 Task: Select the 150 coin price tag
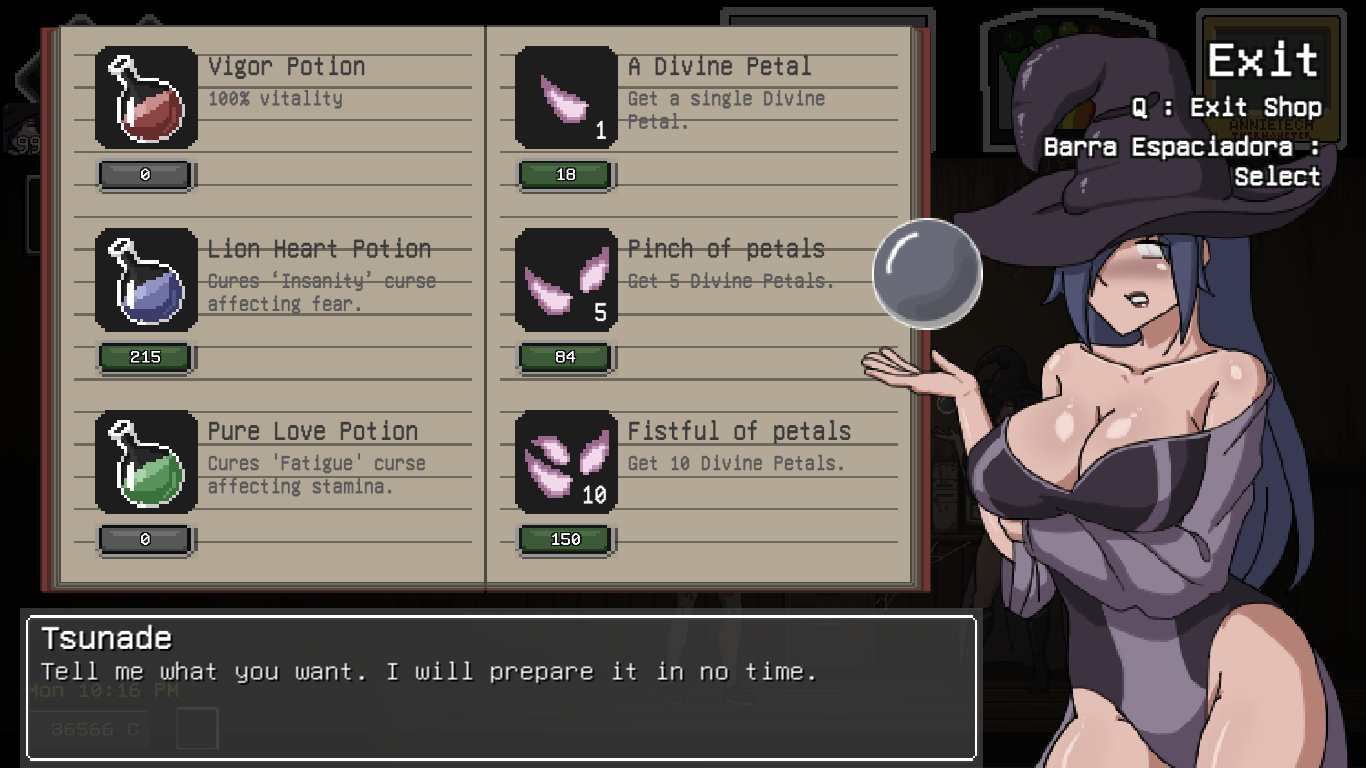566,539
